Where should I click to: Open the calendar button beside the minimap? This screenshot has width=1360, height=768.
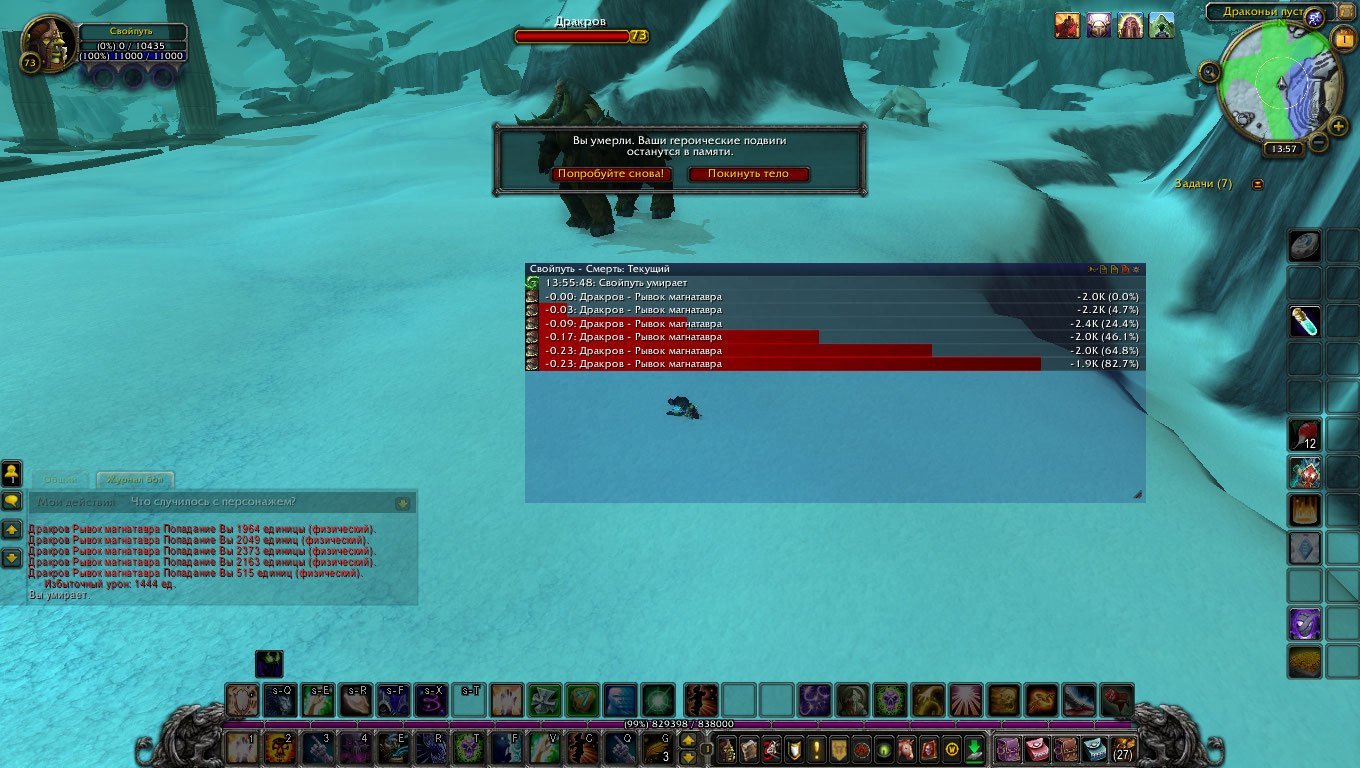[1342, 38]
